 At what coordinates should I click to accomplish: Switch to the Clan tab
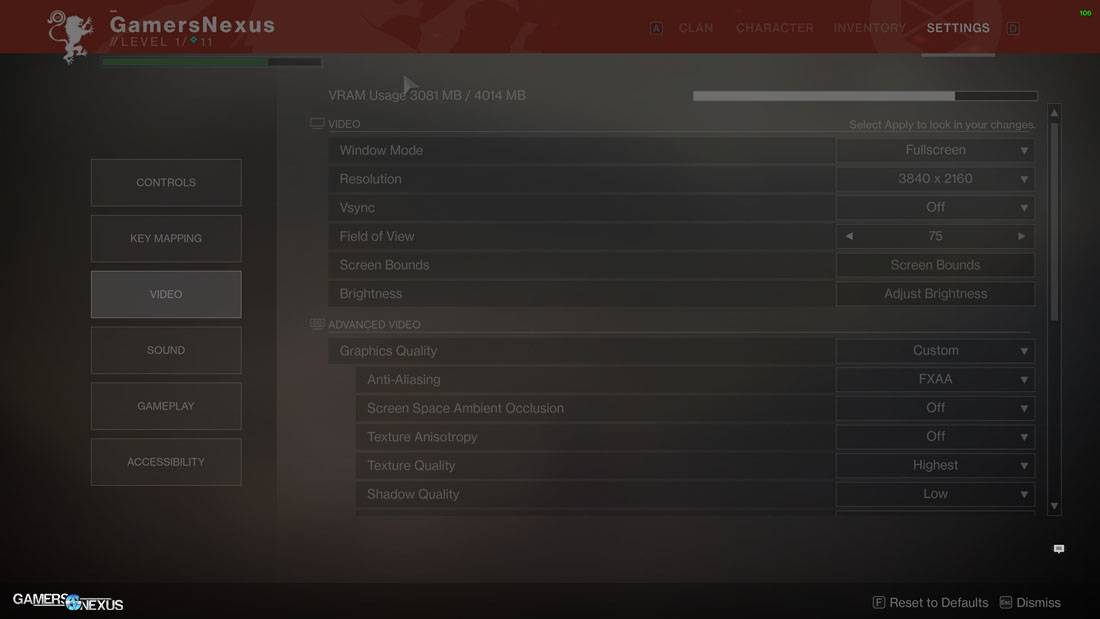(x=695, y=28)
